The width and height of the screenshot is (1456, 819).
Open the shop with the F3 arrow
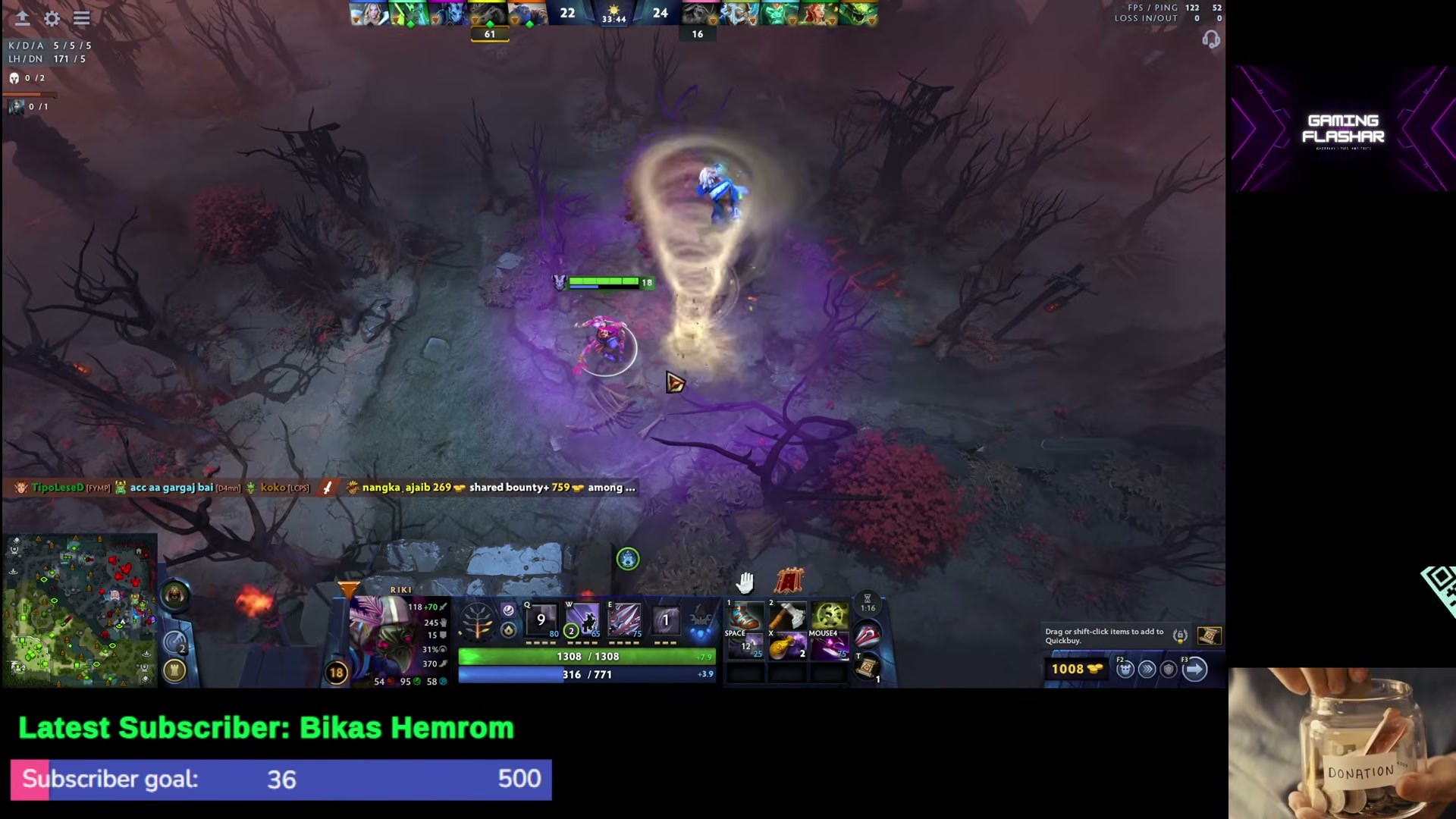pos(1196,669)
